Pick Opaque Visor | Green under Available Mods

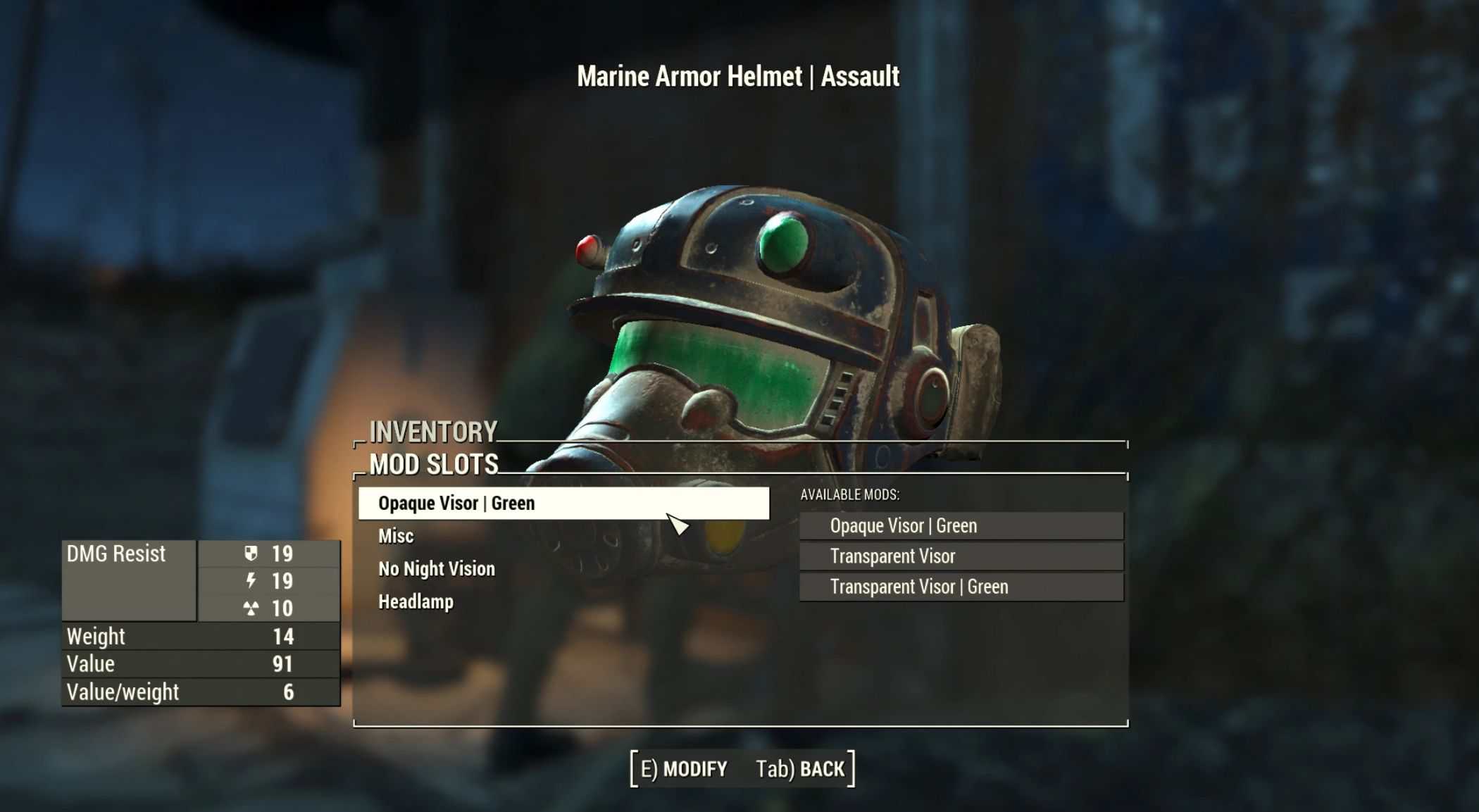coord(961,526)
